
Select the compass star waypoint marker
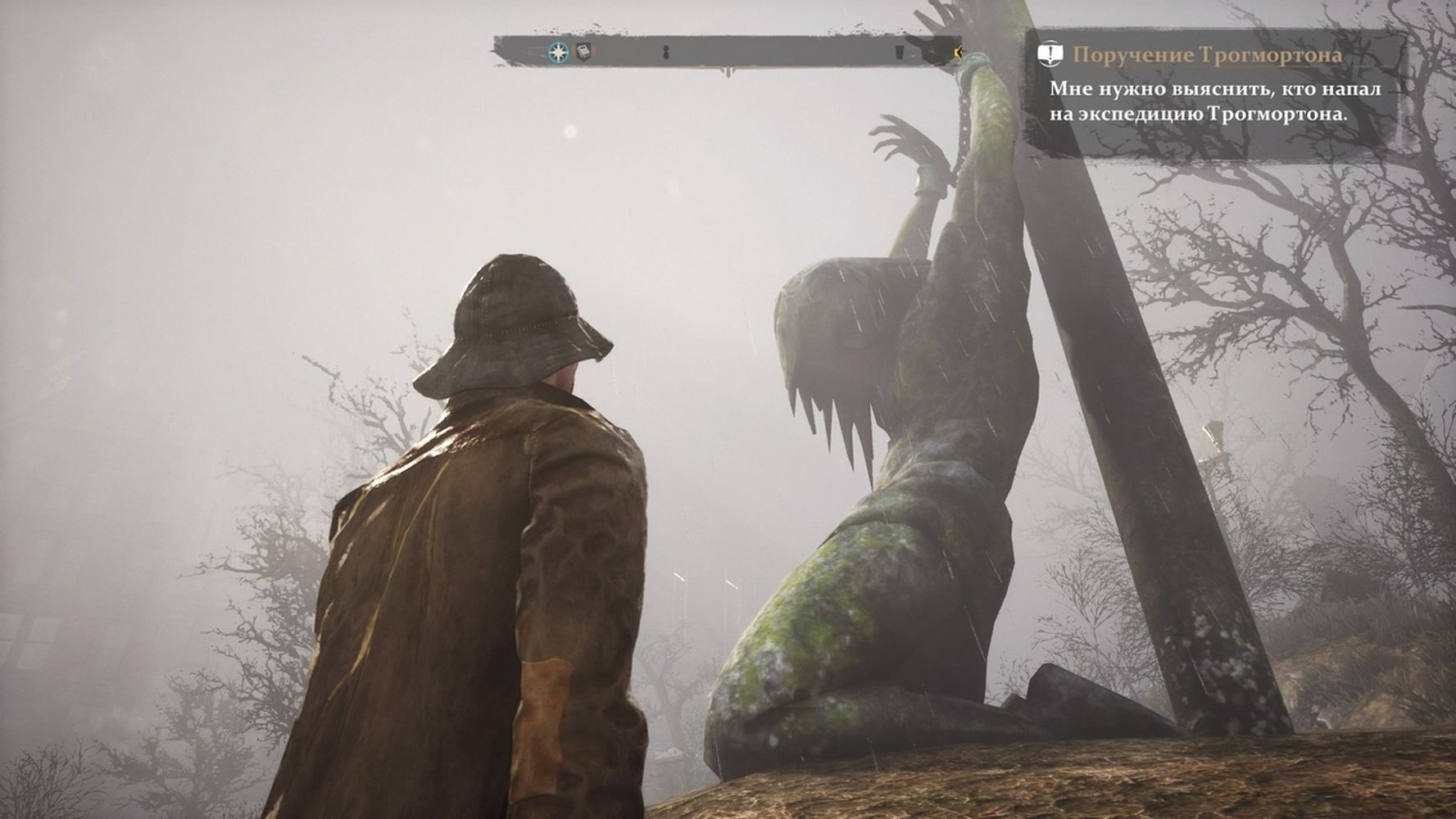pyautogui.click(x=558, y=52)
